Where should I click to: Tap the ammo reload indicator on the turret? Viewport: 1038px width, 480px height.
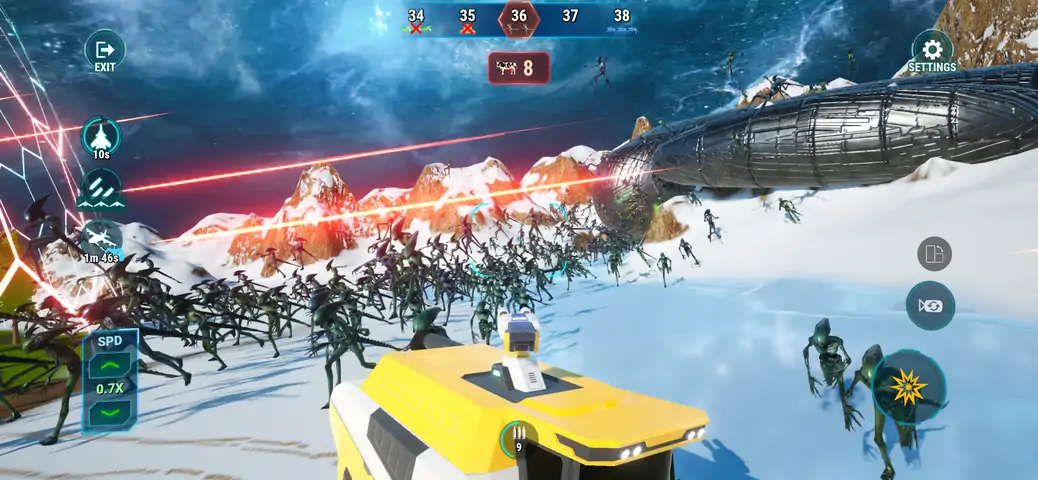click(x=518, y=436)
